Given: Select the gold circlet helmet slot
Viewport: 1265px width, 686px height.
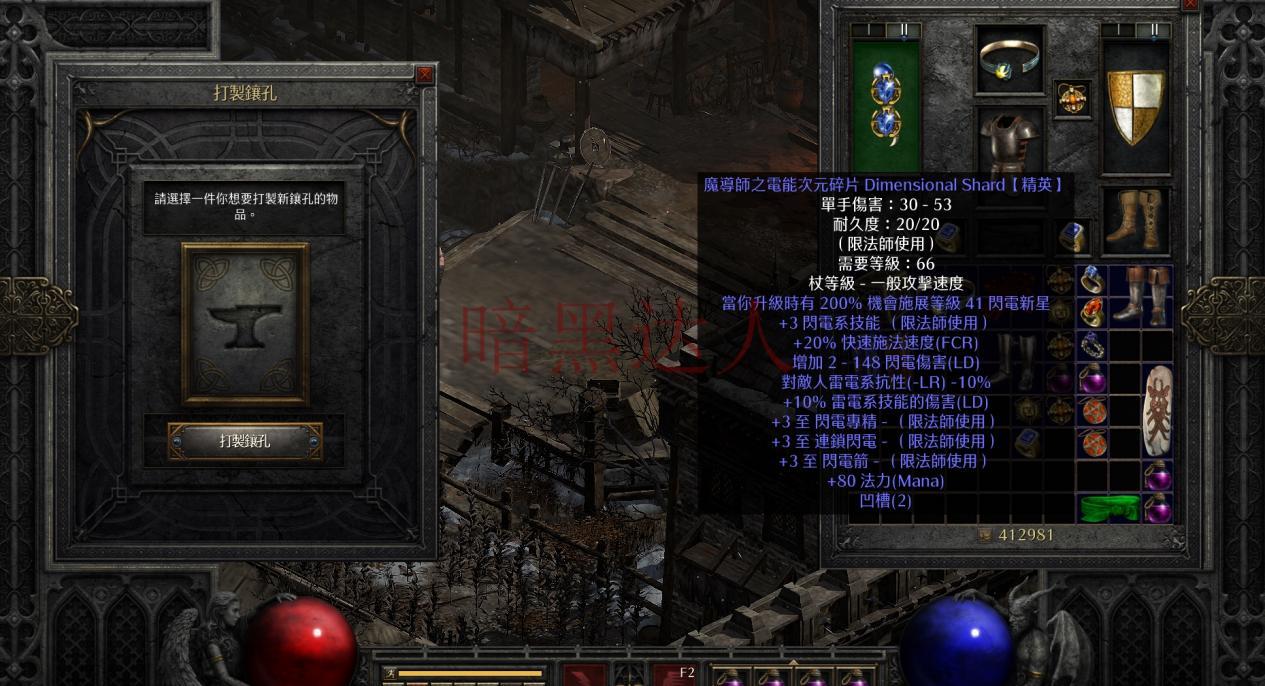Looking at the screenshot, I should click(1010, 60).
